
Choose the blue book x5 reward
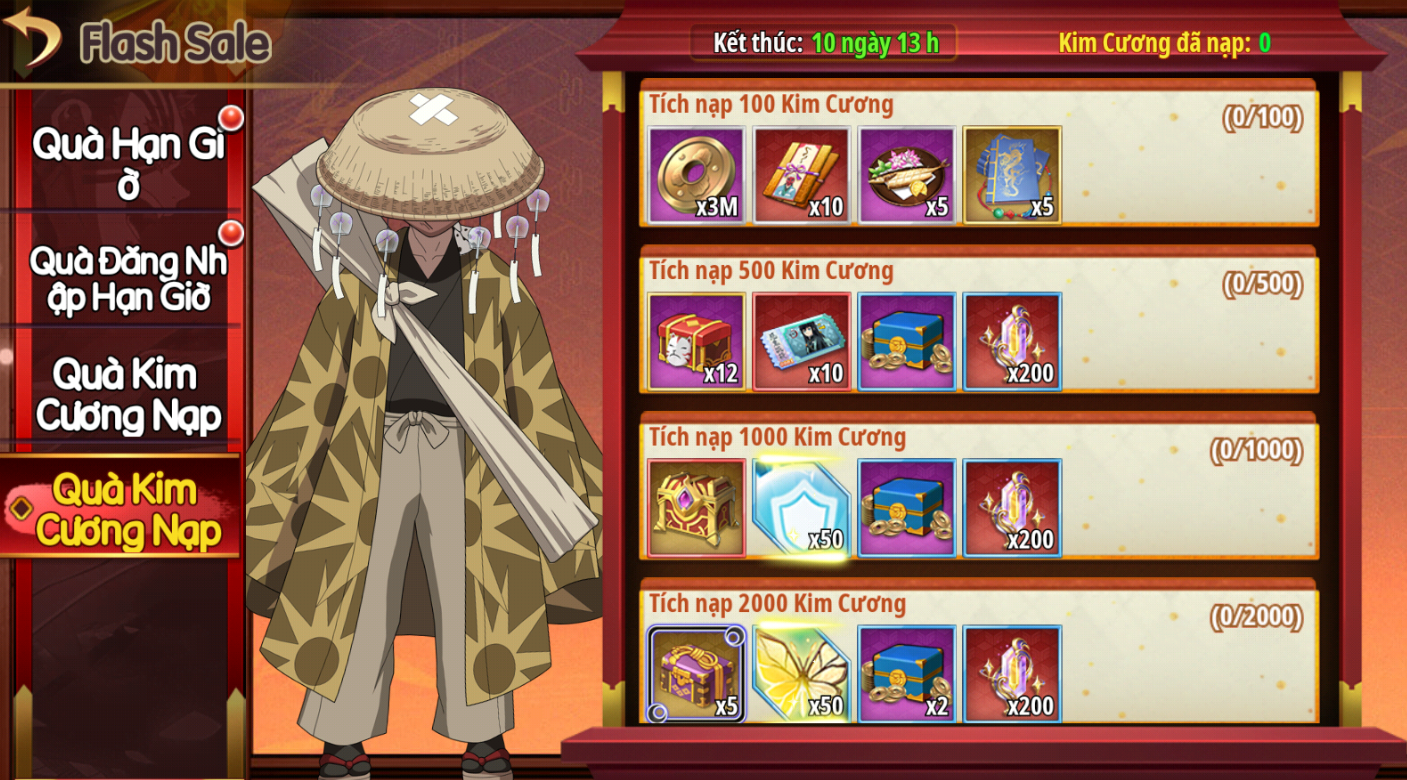pyautogui.click(x=1011, y=175)
